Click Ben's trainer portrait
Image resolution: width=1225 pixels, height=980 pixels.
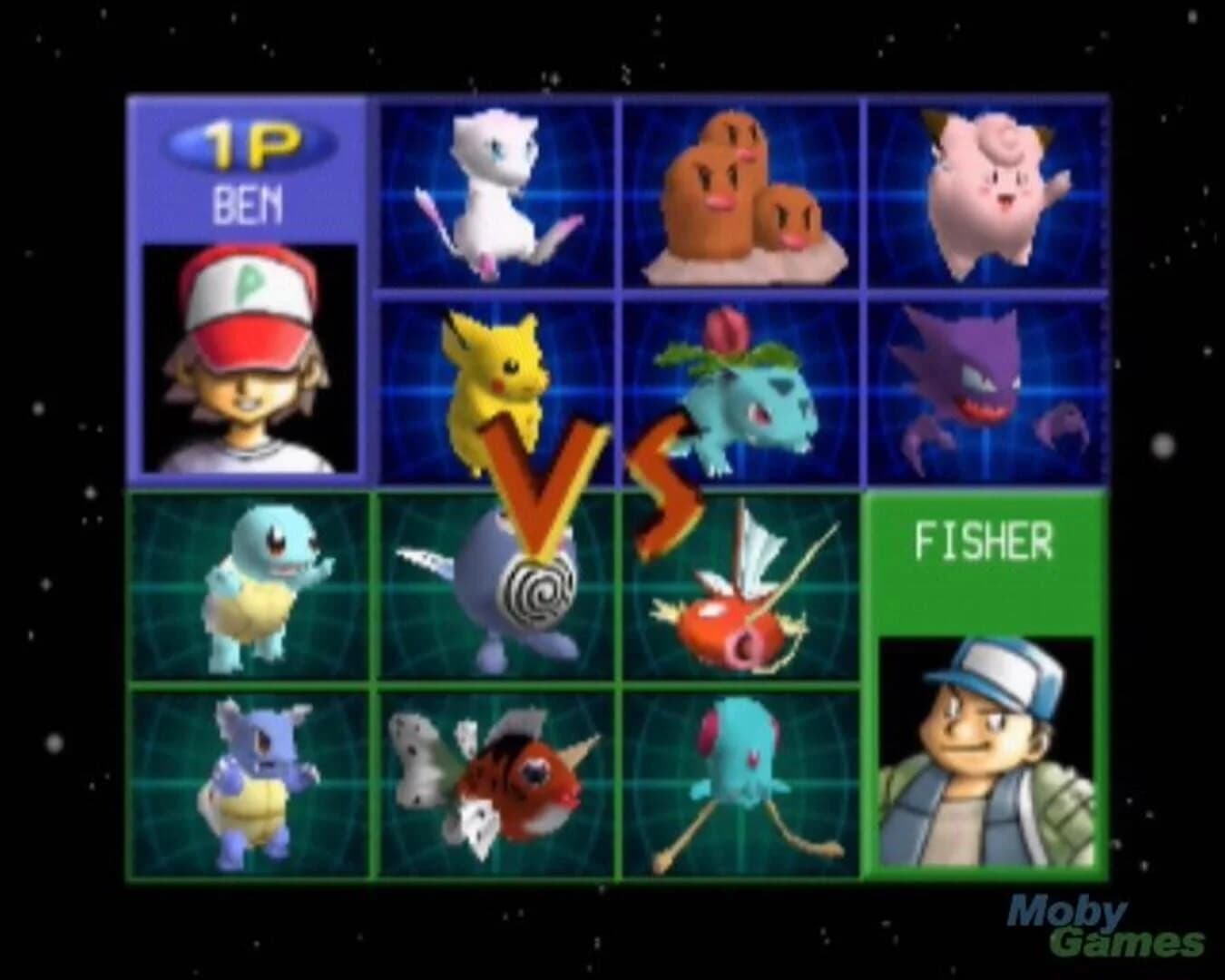click(x=247, y=354)
